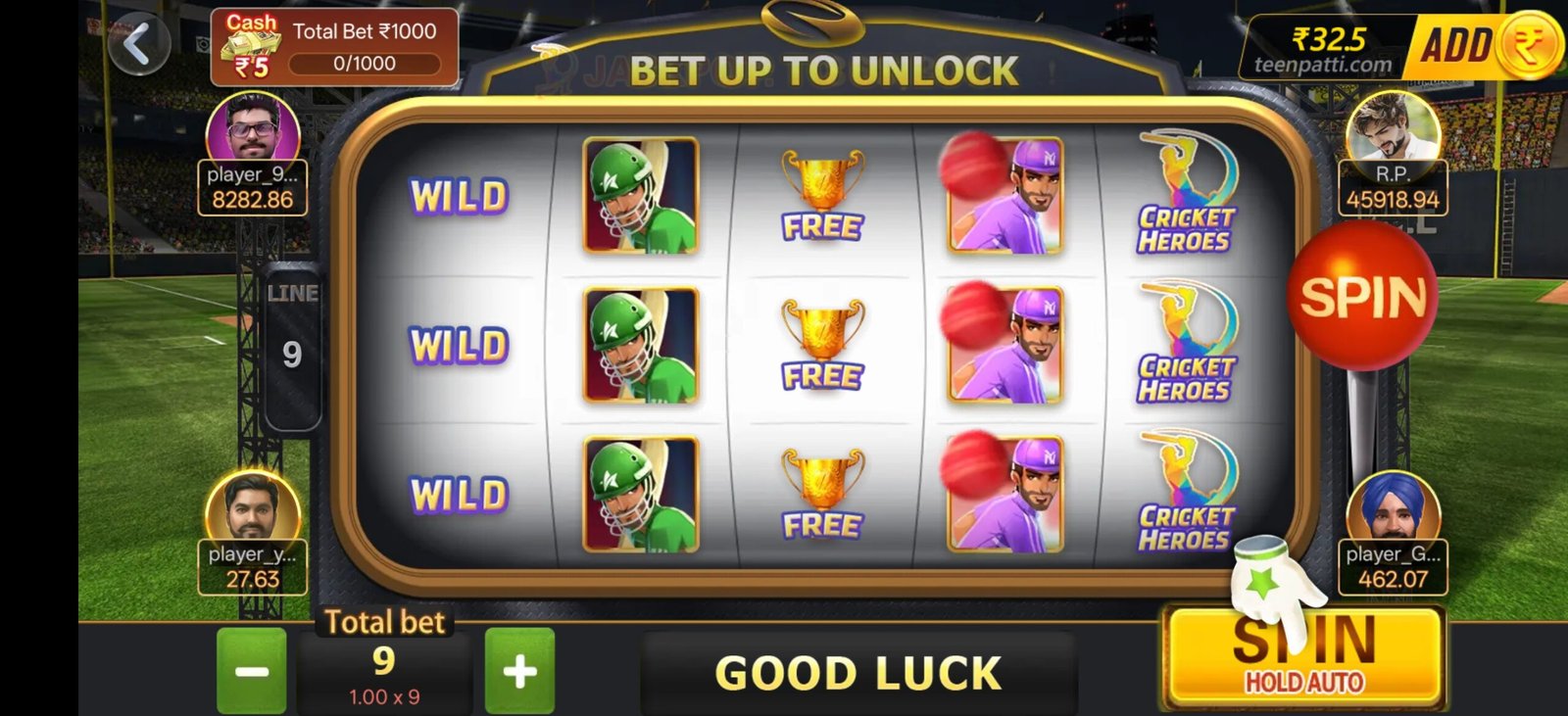1568x716 pixels.
Task: Open the Cash Total Bet ₹1000 bonus panel
Action: click(334, 47)
